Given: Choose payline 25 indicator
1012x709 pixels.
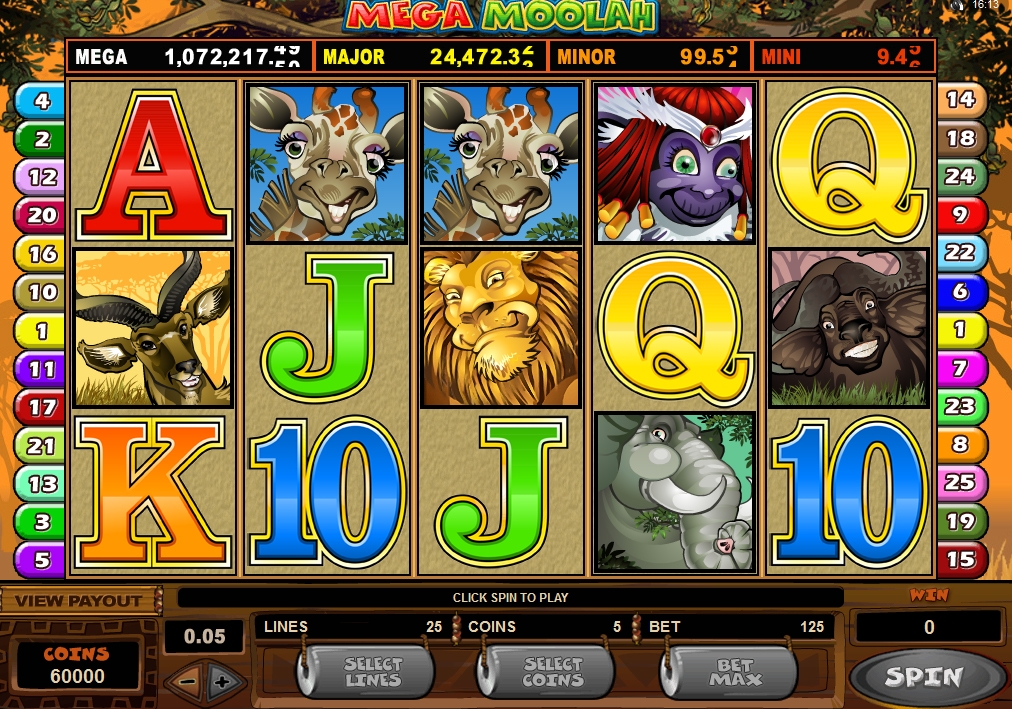Looking at the screenshot, I should [x=960, y=482].
